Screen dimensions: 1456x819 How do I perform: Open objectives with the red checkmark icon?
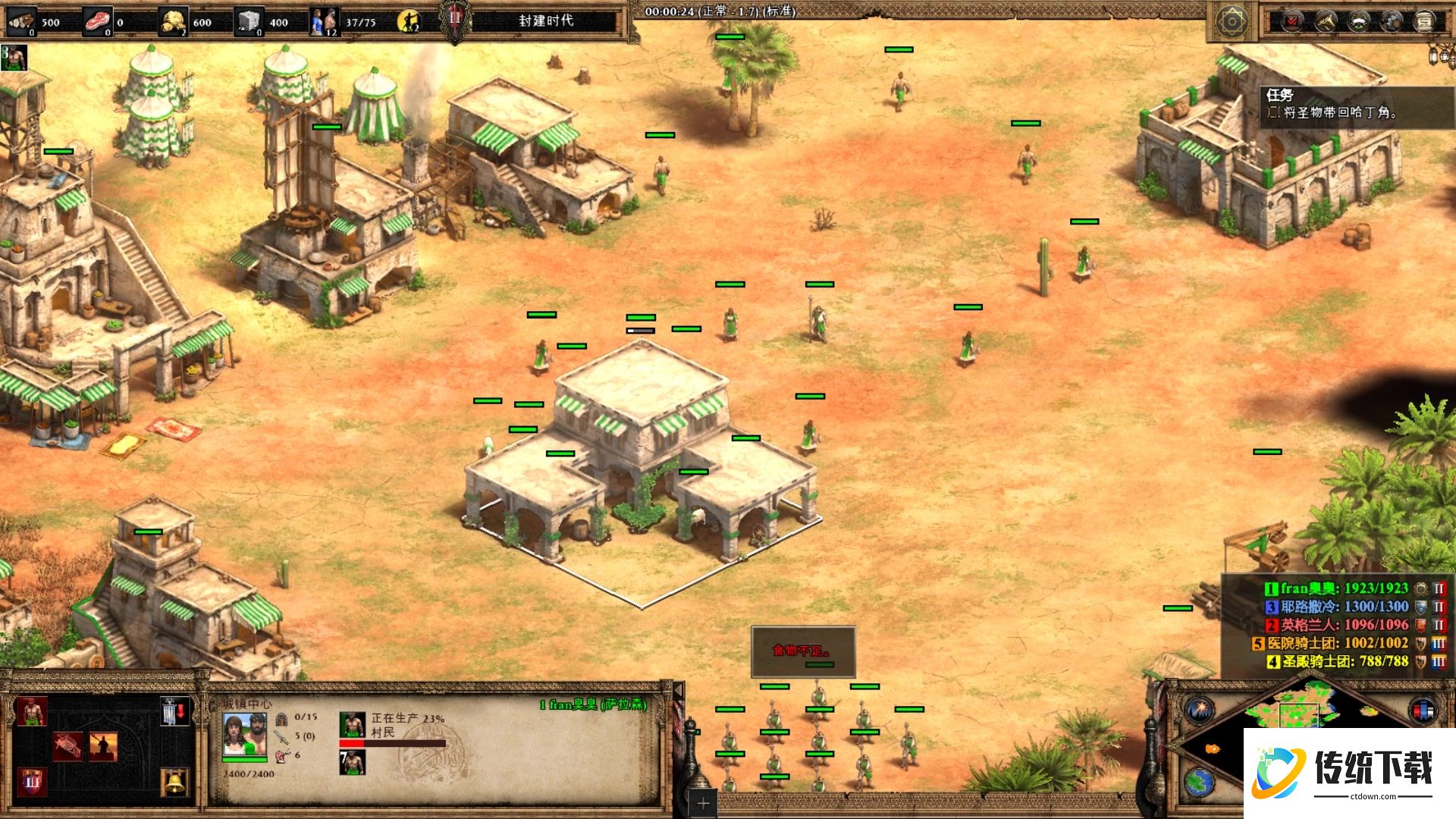coord(1291,21)
